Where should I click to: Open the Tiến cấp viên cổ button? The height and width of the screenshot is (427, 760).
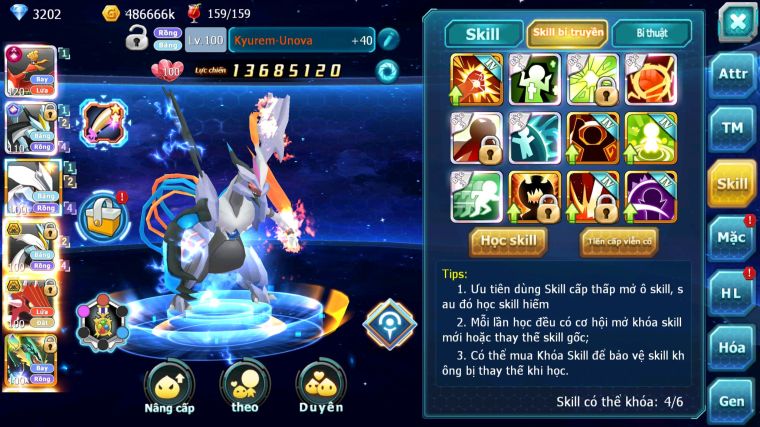click(x=618, y=241)
